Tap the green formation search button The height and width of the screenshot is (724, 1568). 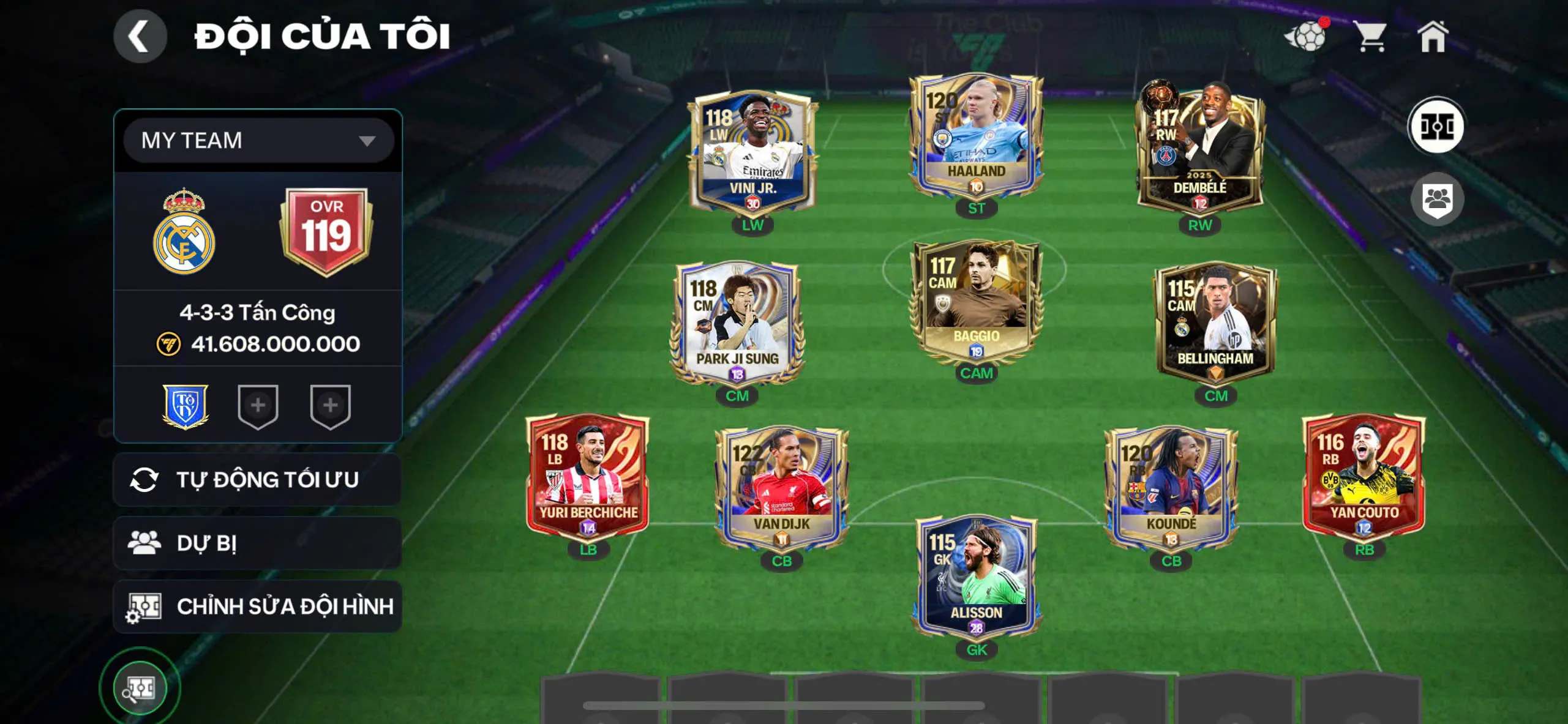(140, 689)
